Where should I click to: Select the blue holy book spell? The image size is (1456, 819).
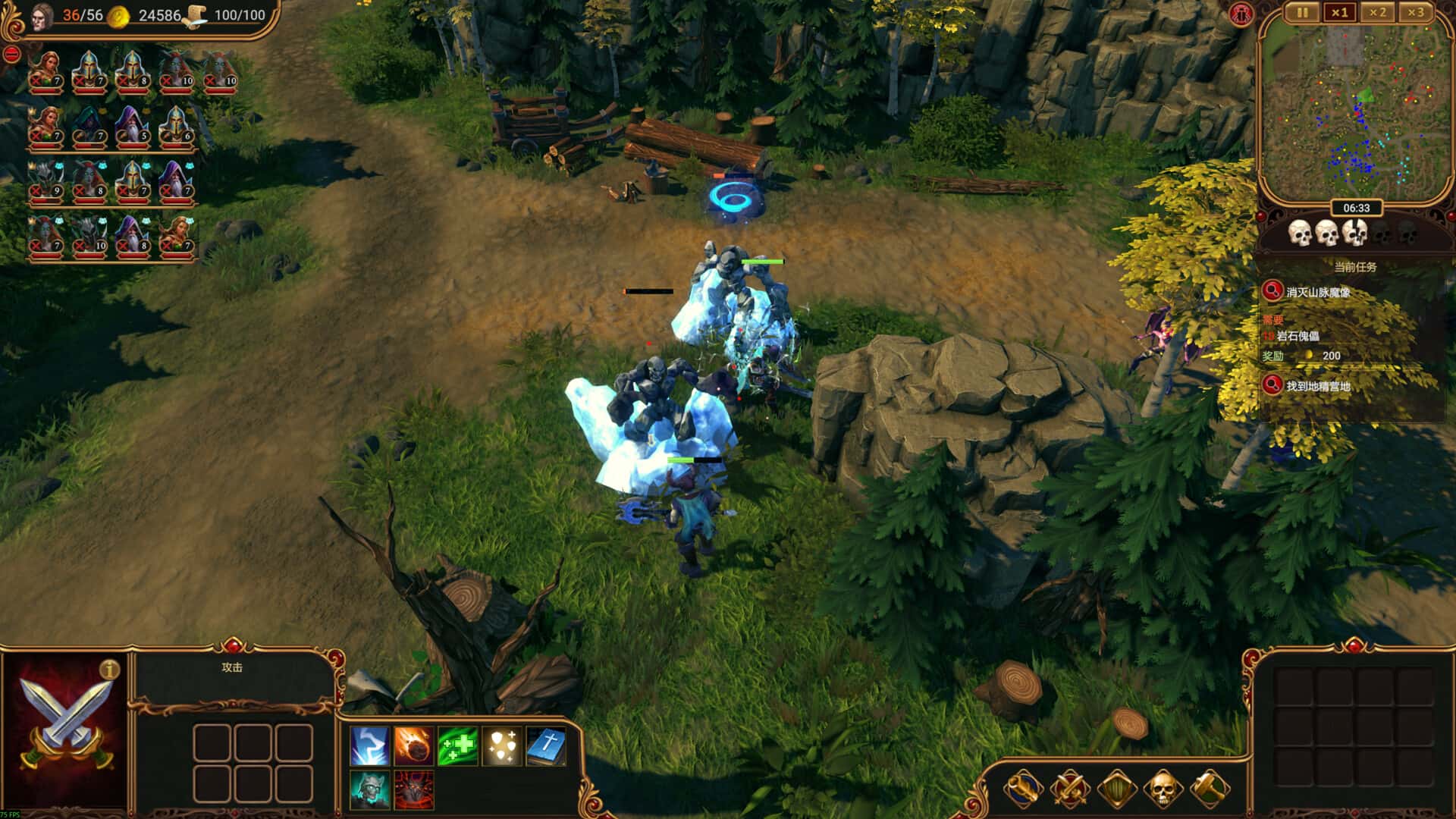(546, 746)
